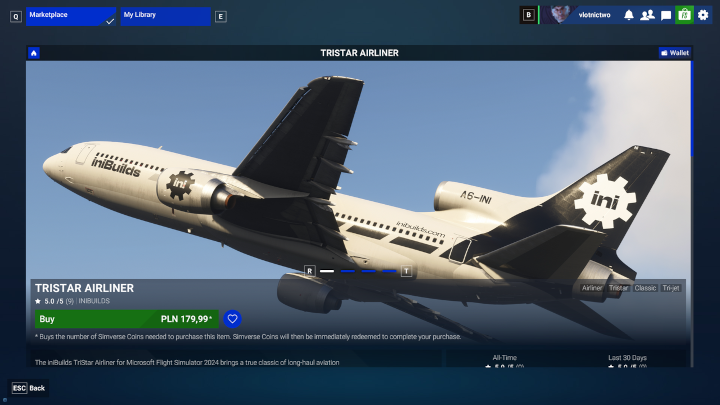Filter by the Tri-jet tag
The width and height of the screenshot is (720, 405).
point(671,288)
